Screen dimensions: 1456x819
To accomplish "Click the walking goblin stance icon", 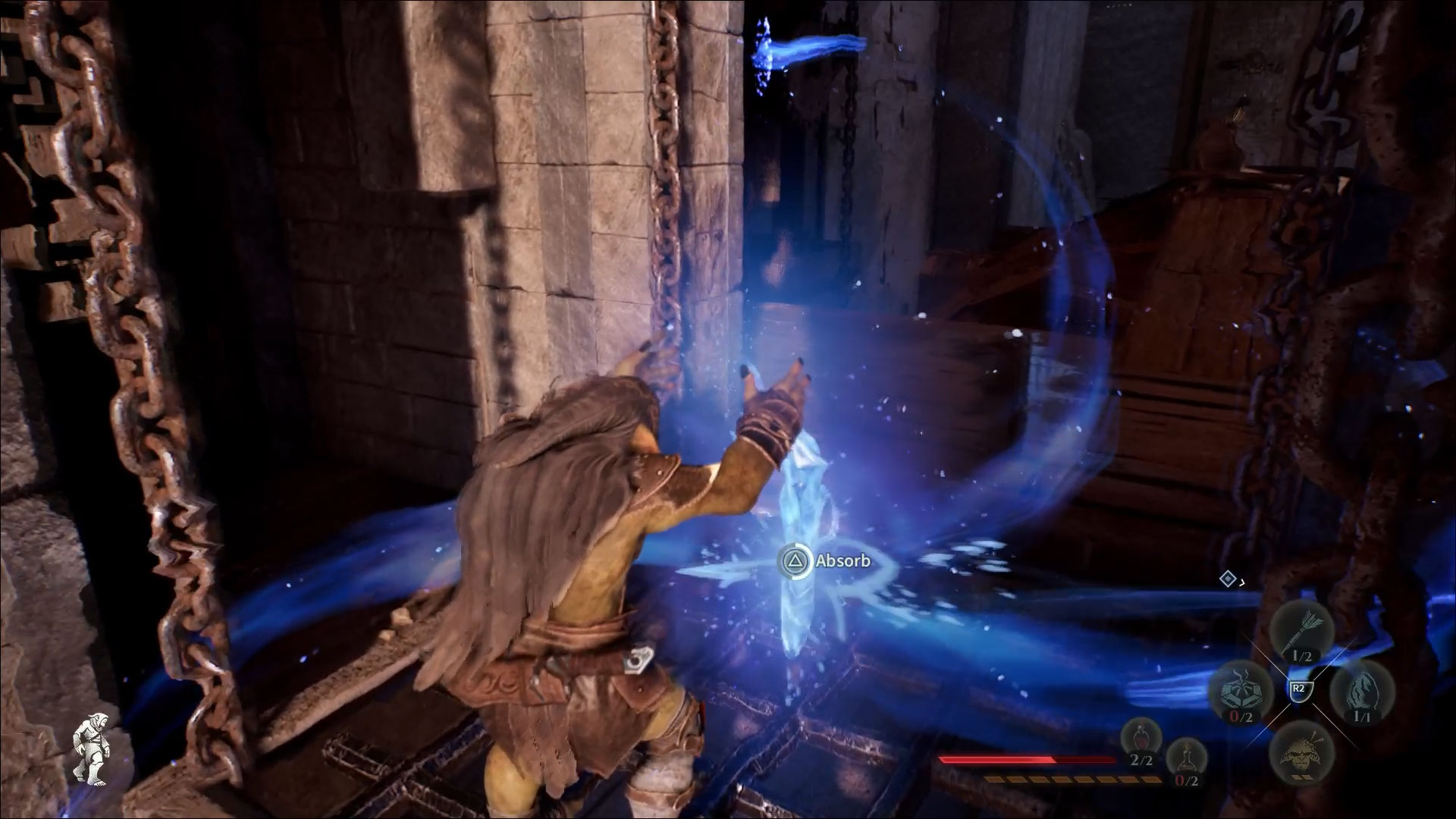I will pos(89,752).
